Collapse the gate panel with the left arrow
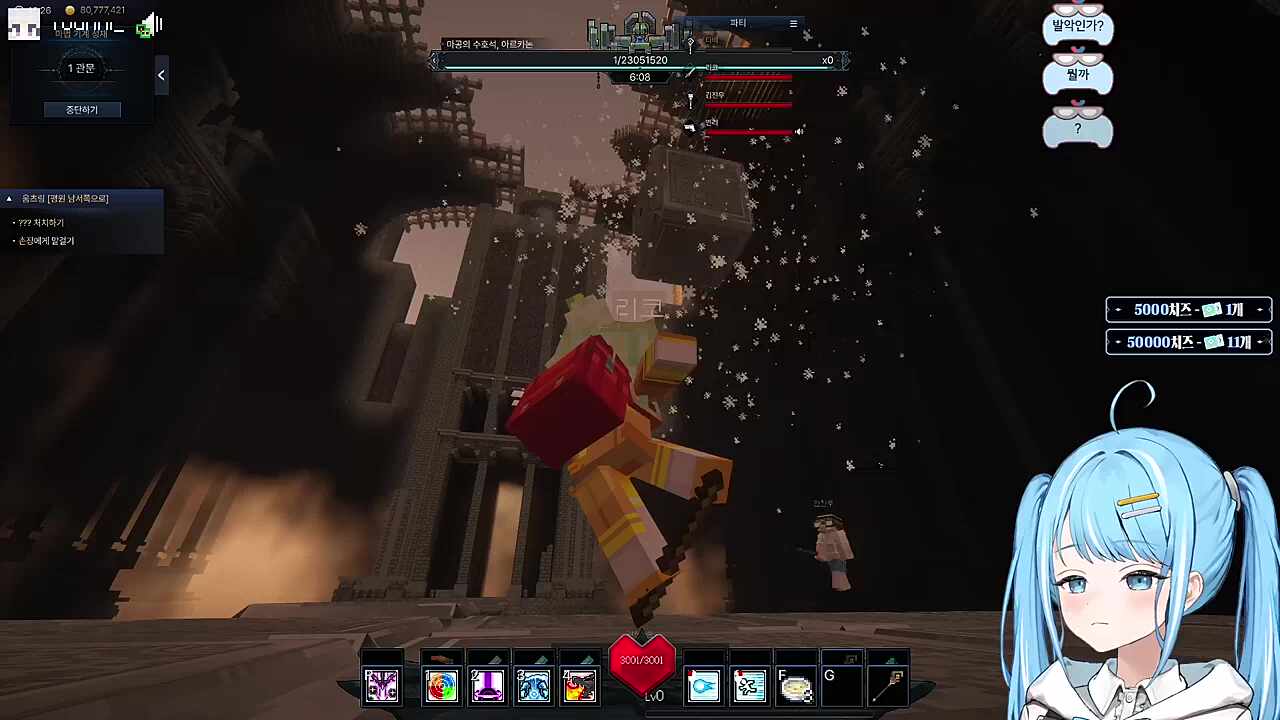Screen dimensions: 1280x720 [x=161, y=75]
